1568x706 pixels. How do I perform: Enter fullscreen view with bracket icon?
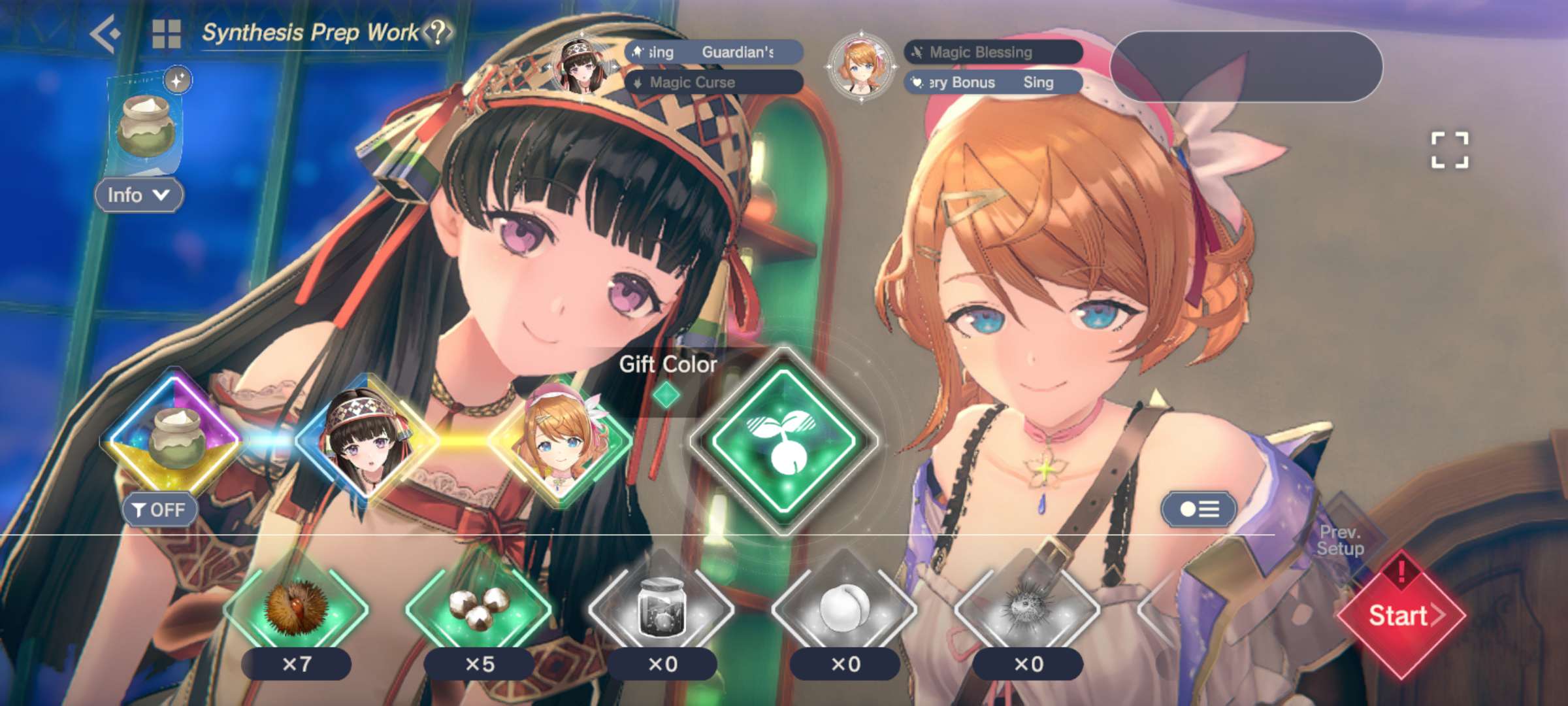tap(1450, 150)
